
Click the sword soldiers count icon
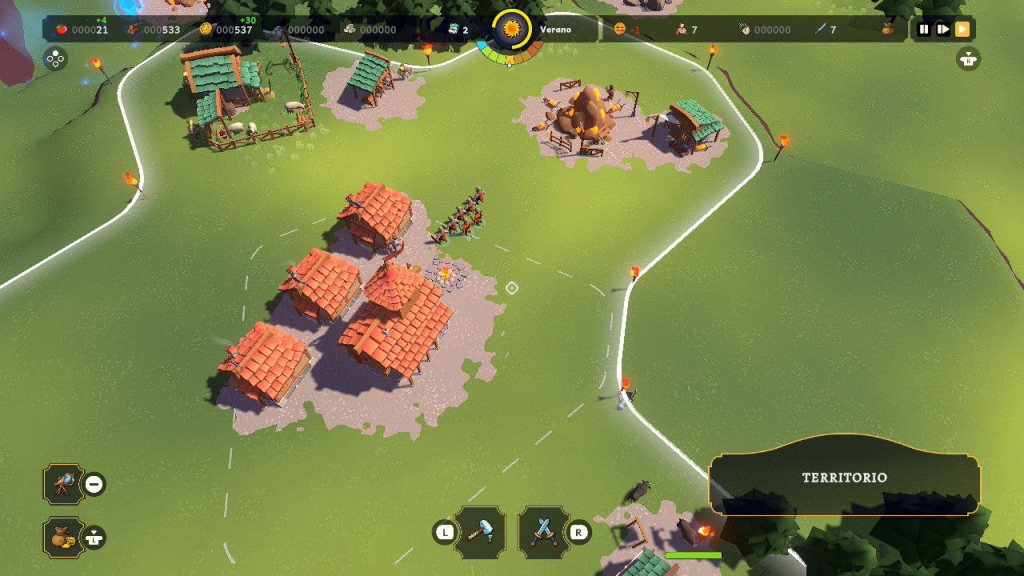(x=819, y=30)
